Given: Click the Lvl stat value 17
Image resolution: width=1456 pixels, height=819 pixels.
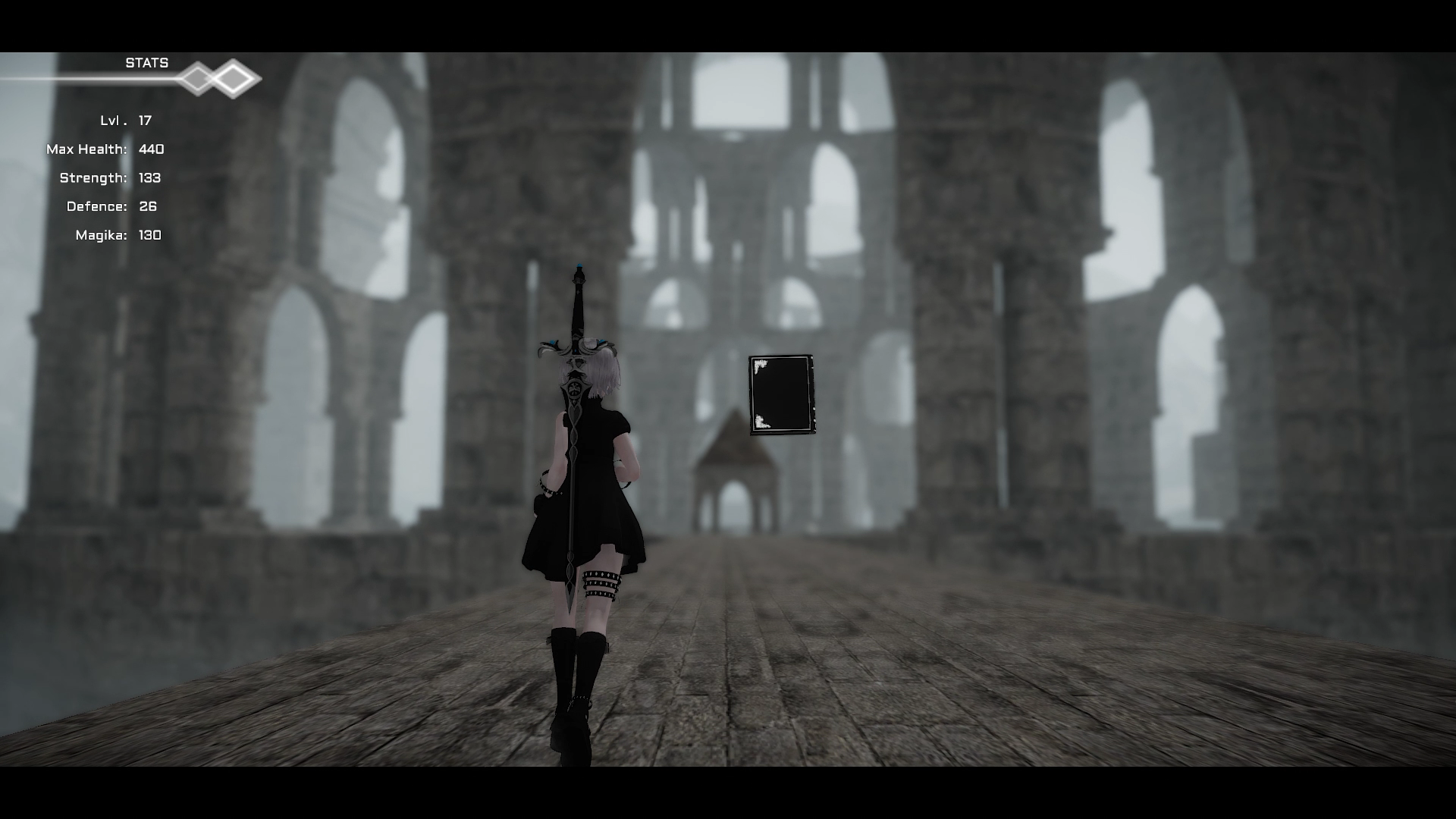Looking at the screenshot, I should coord(144,120).
